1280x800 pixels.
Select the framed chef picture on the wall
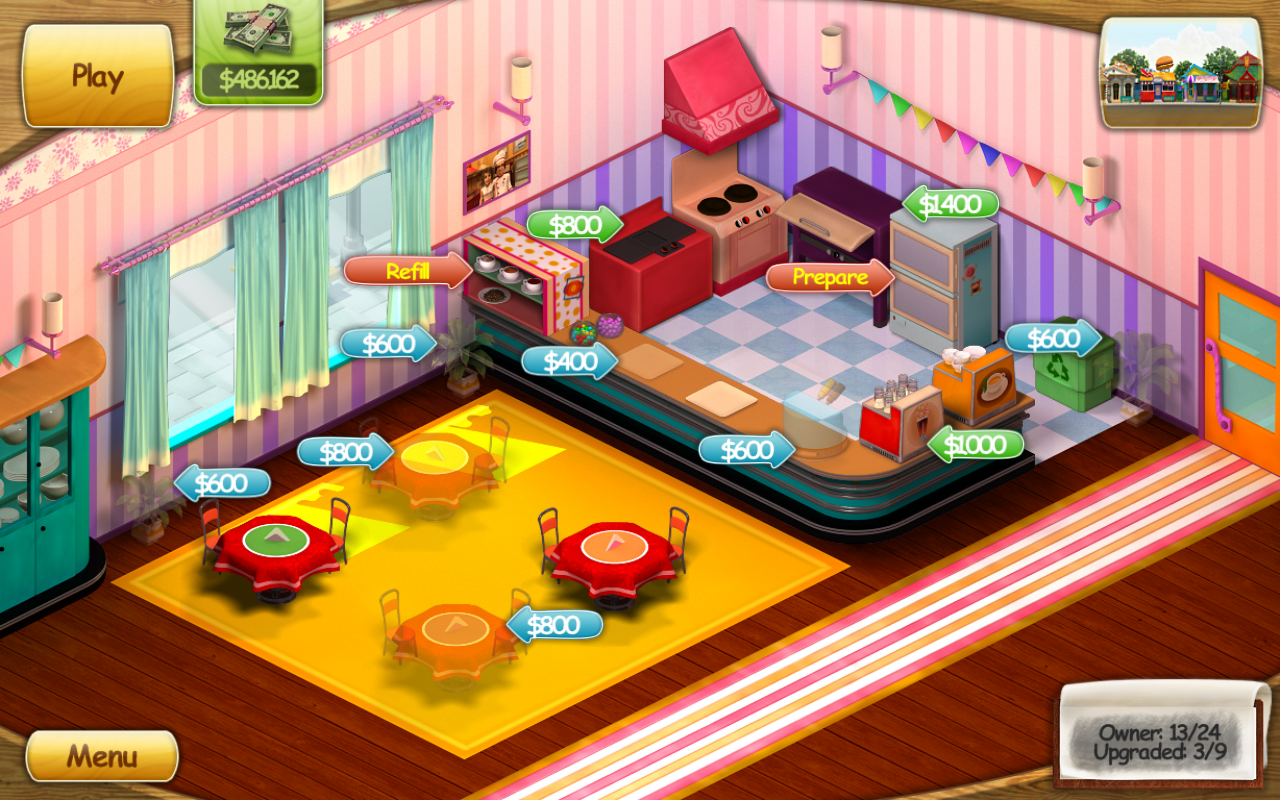(497, 169)
